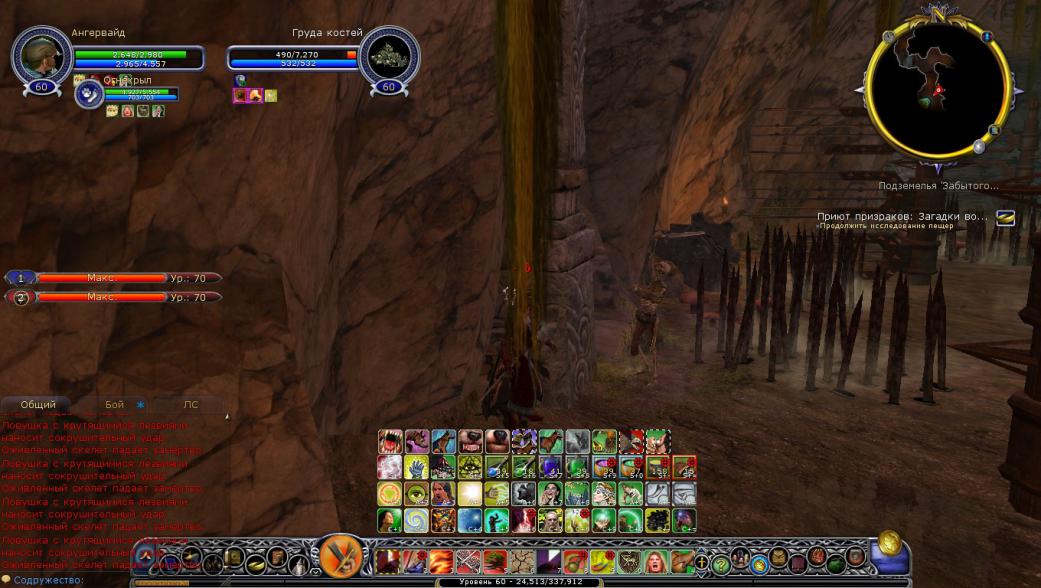Select Ангервайд's player portrait

tap(41, 55)
